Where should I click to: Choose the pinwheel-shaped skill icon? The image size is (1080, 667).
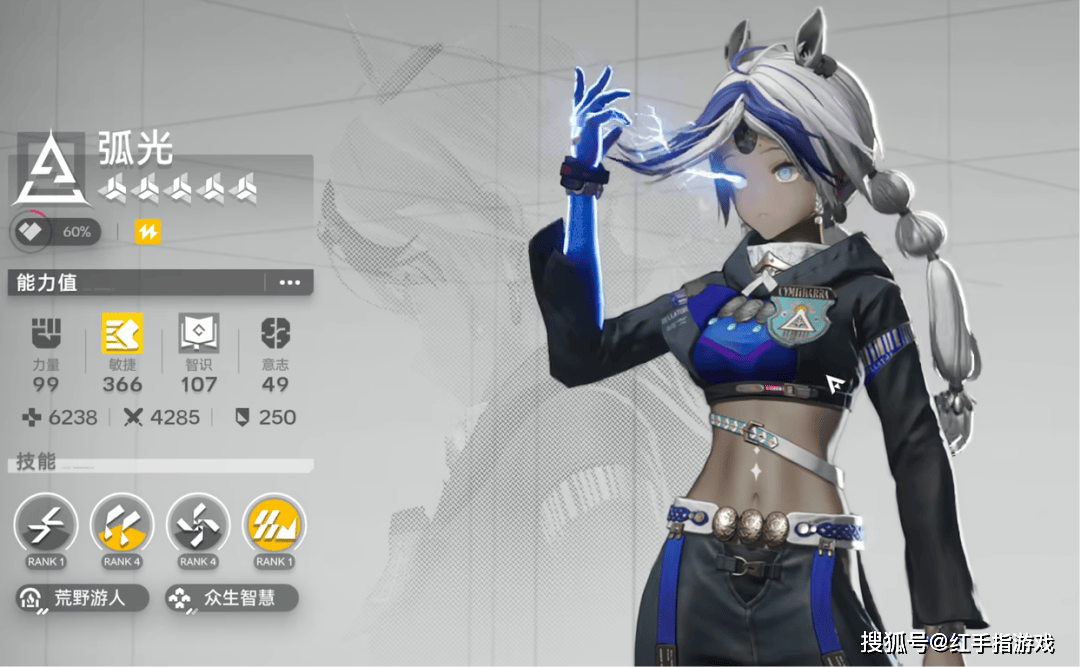click(x=197, y=524)
